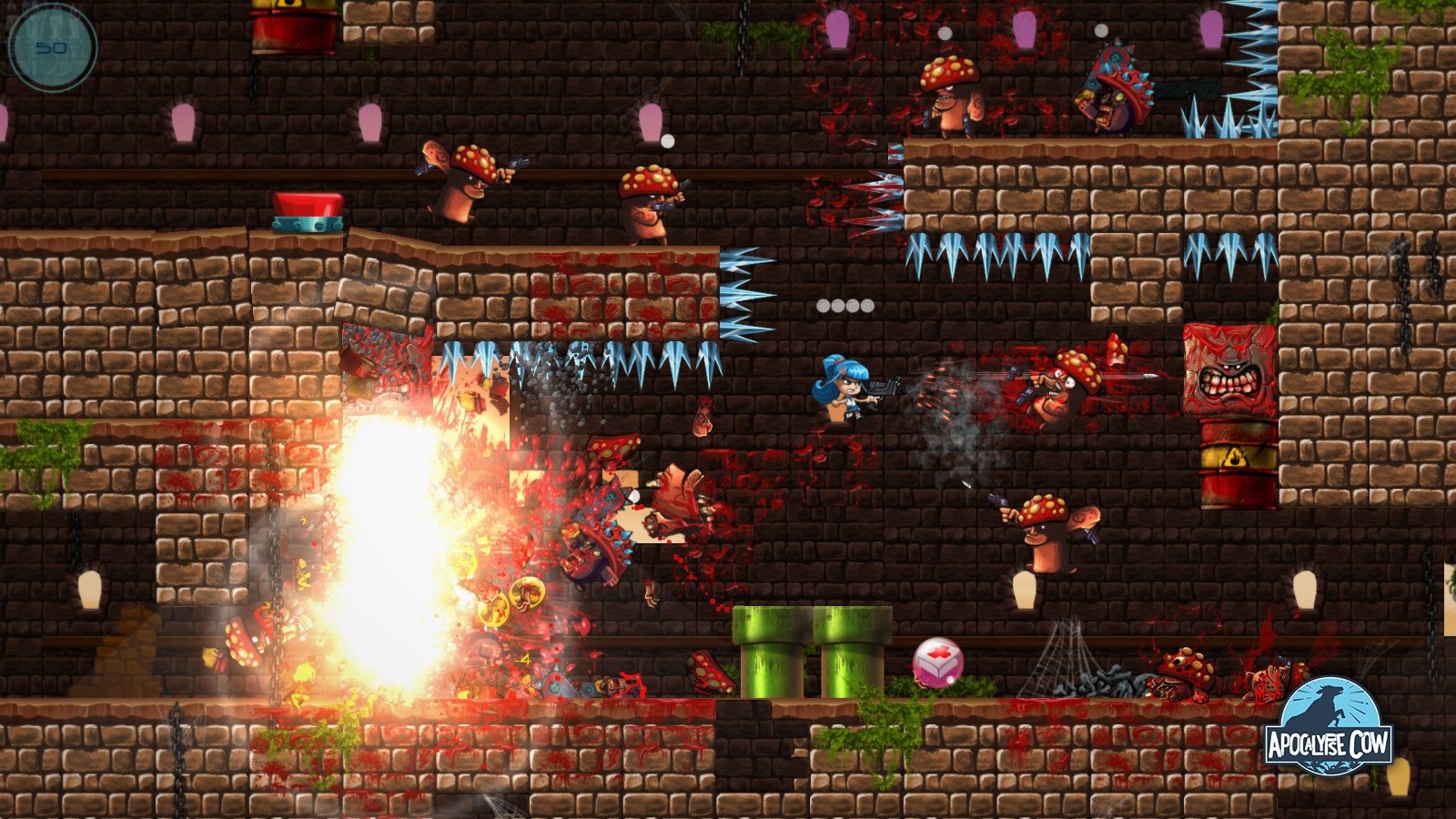Click the pink tombstone at top center

(652, 121)
